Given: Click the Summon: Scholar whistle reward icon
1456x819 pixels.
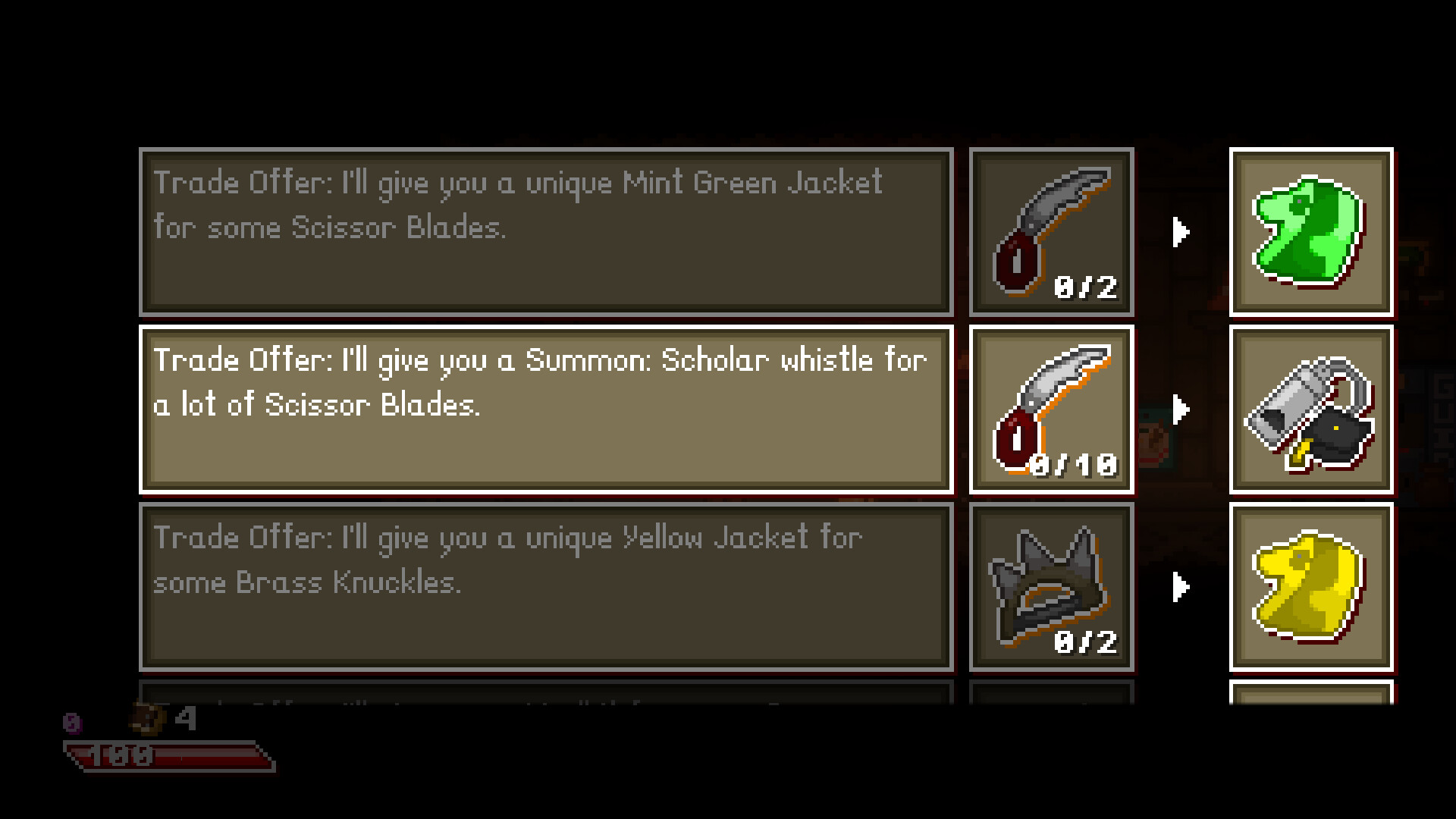Looking at the screenshot, I should (1311, 409).
